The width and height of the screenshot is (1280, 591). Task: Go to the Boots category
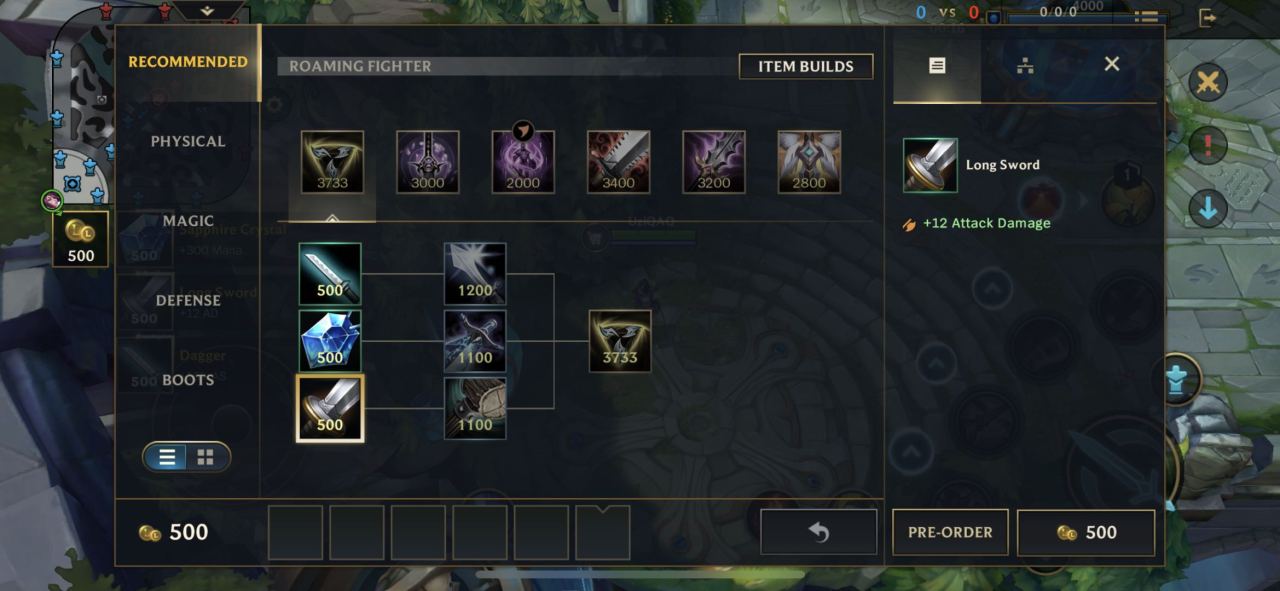[188, 380]
